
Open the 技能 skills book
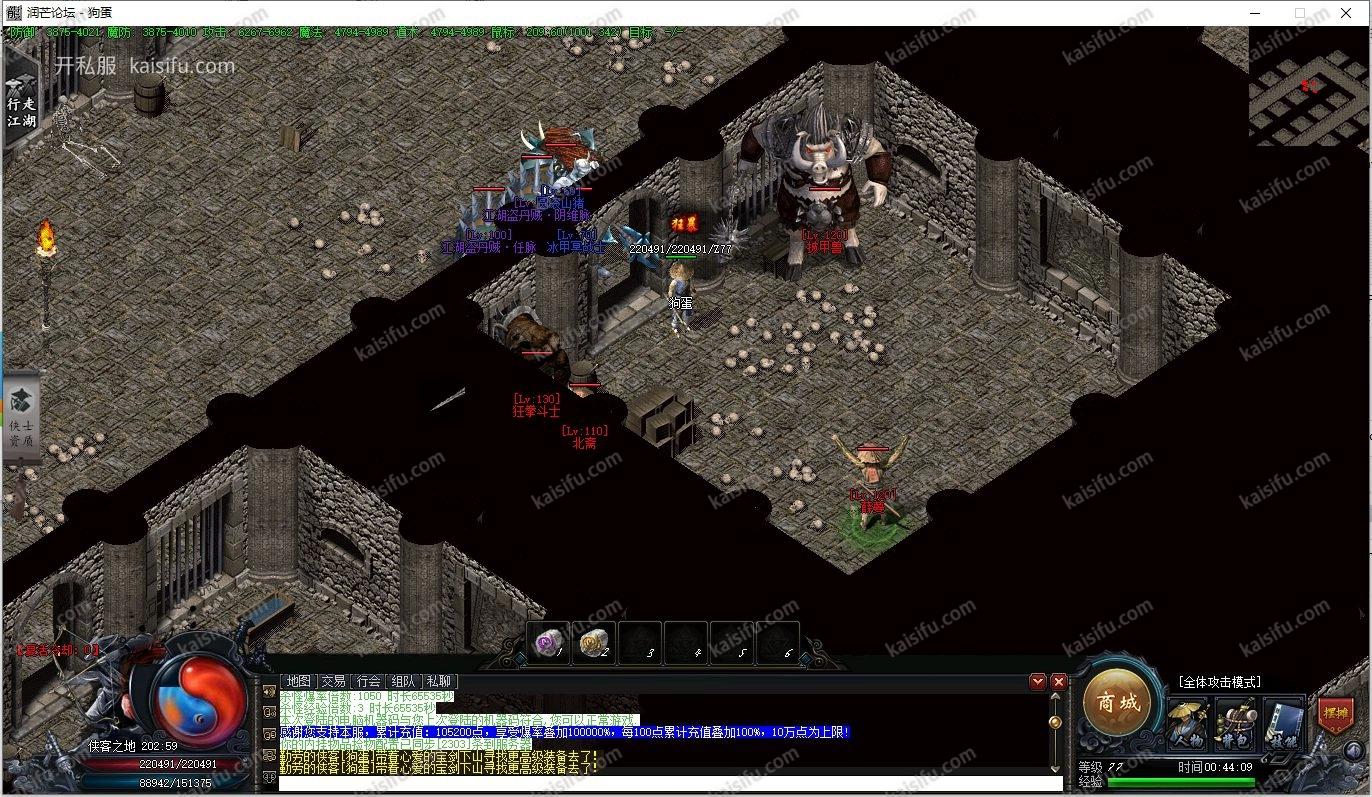point(1283,723)
